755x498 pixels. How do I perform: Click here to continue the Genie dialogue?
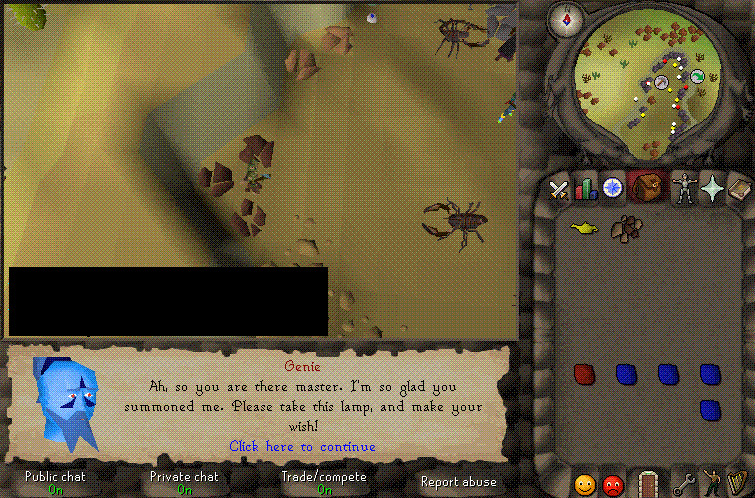click(302, 447)
